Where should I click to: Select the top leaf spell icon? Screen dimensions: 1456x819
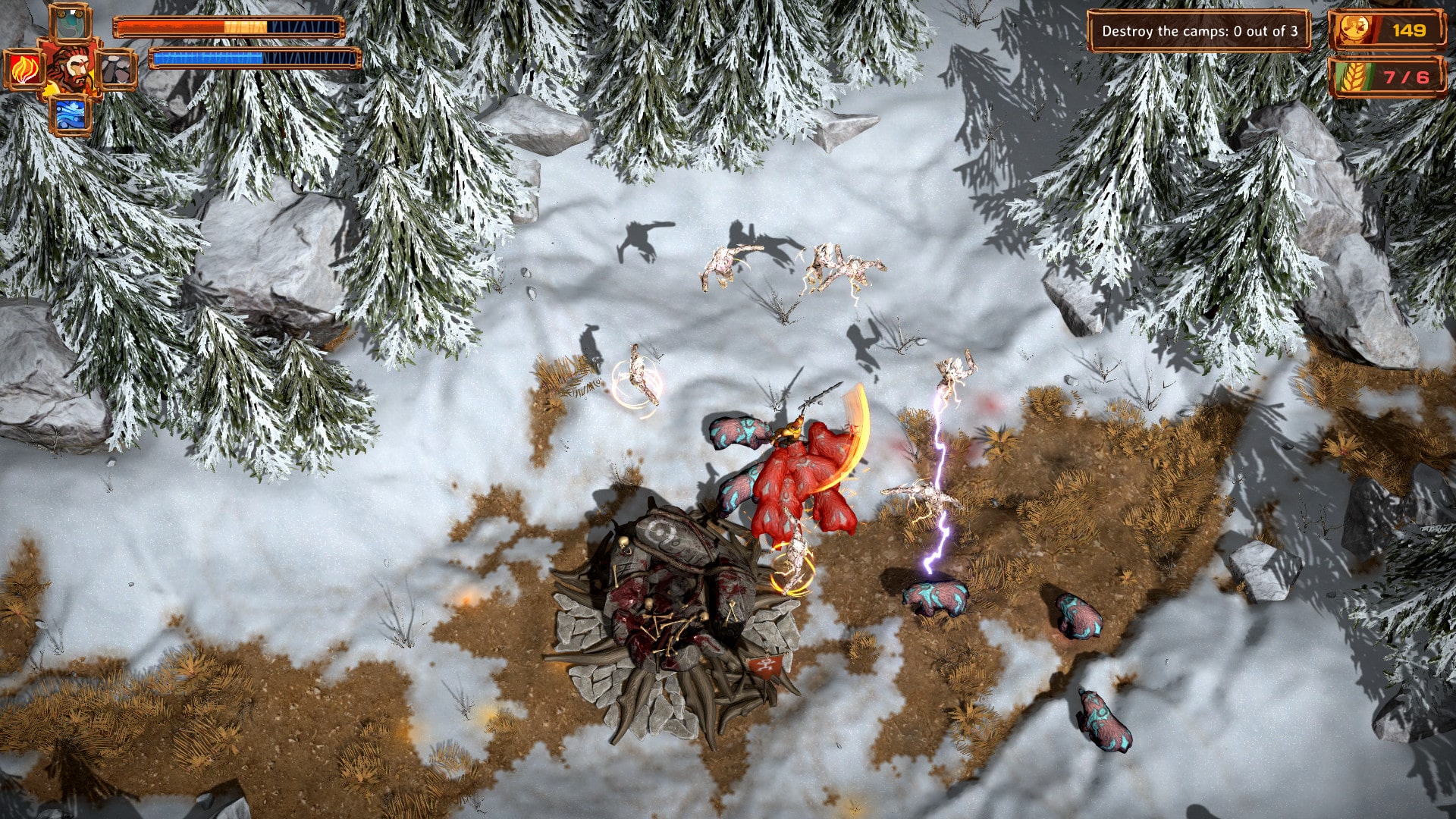[70, 21]
